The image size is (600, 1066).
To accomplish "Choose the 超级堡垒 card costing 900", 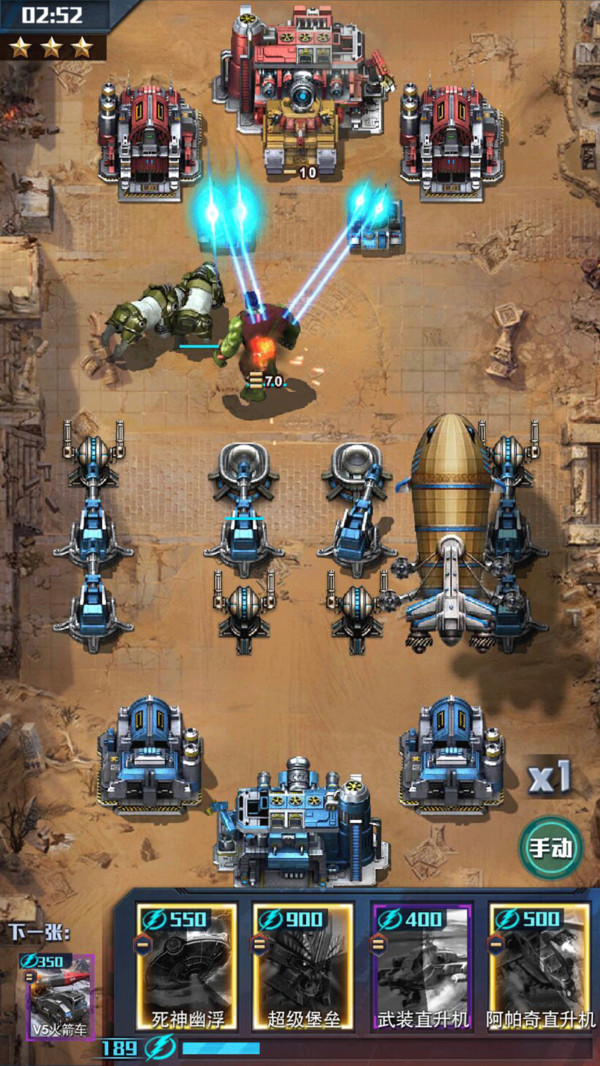I will (x=303, y=968).
